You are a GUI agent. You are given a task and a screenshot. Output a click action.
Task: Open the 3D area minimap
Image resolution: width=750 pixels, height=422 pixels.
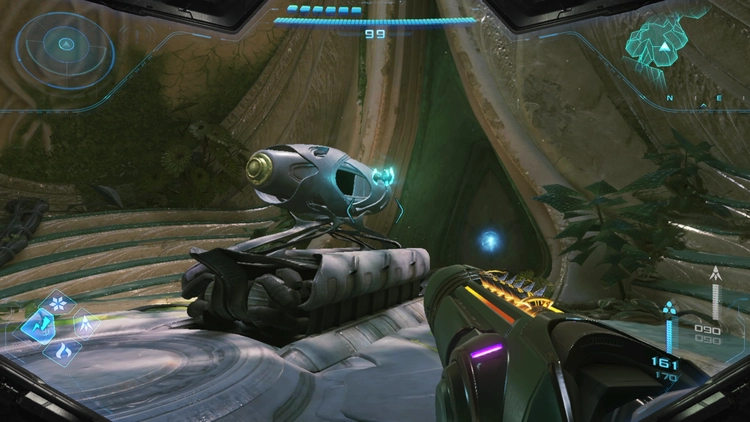click(660, 46)
